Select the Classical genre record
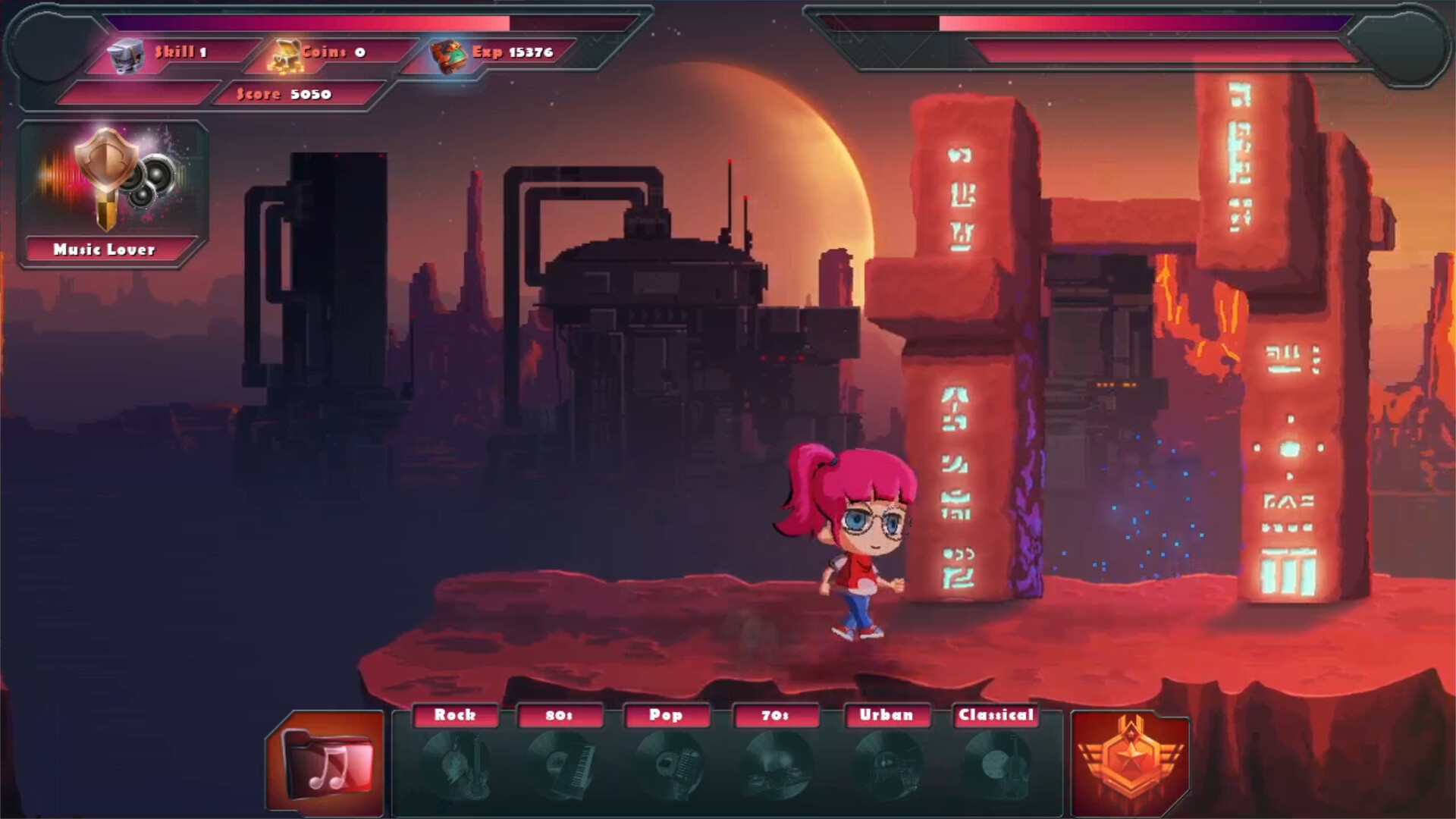The width and height of the screenshot is (1456, 819). (996, 762)
